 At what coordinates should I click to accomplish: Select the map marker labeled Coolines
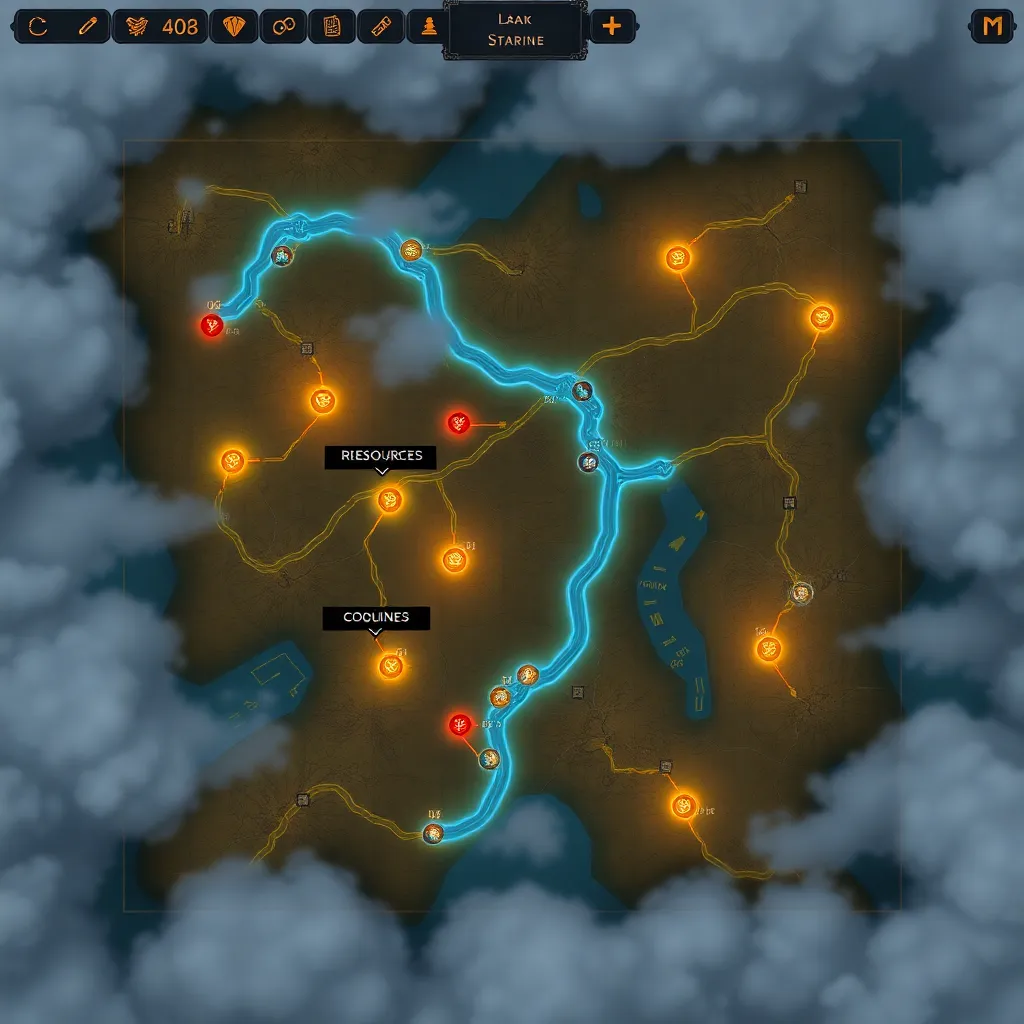(x=390, y=666)
